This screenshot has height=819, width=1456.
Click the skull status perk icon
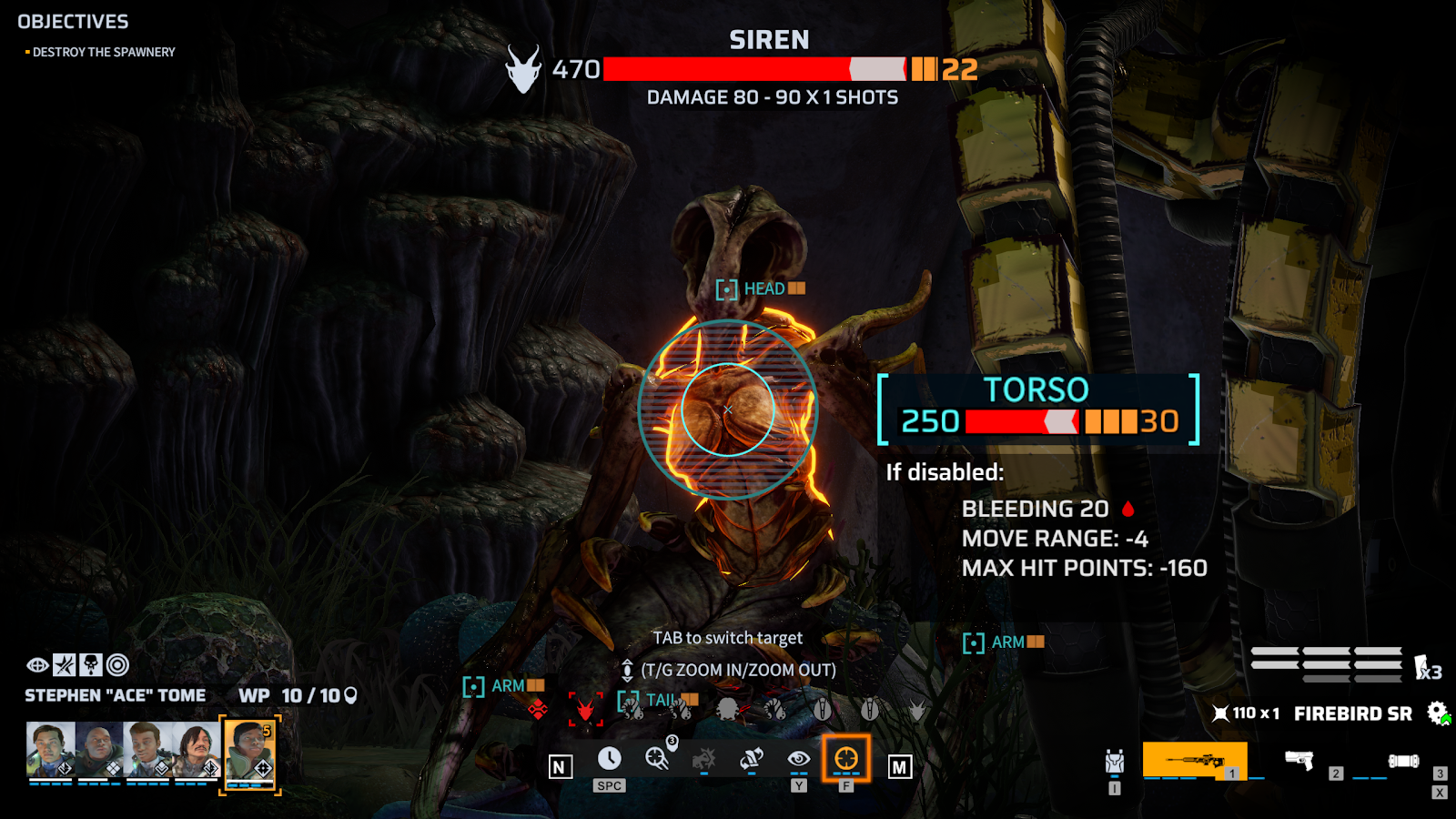[91, 665]
